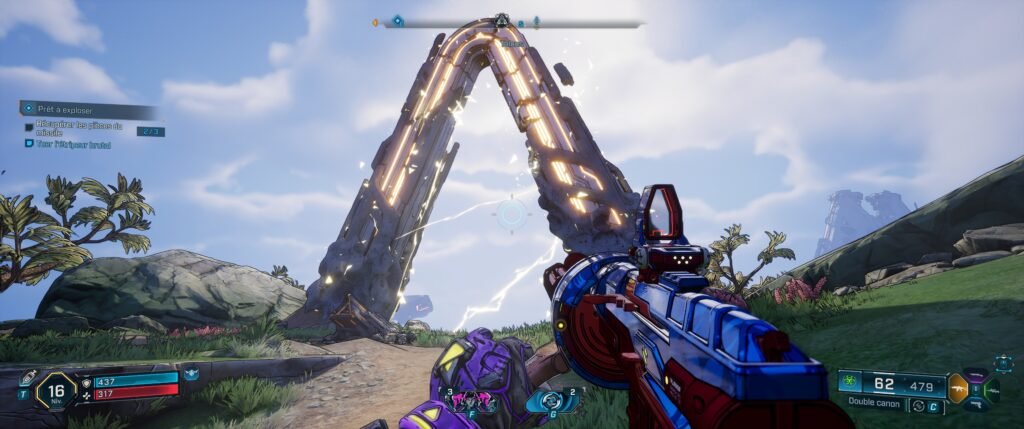Click the level 16 badge
This screenshot has height=429, width=1024.
pos(56,390)
